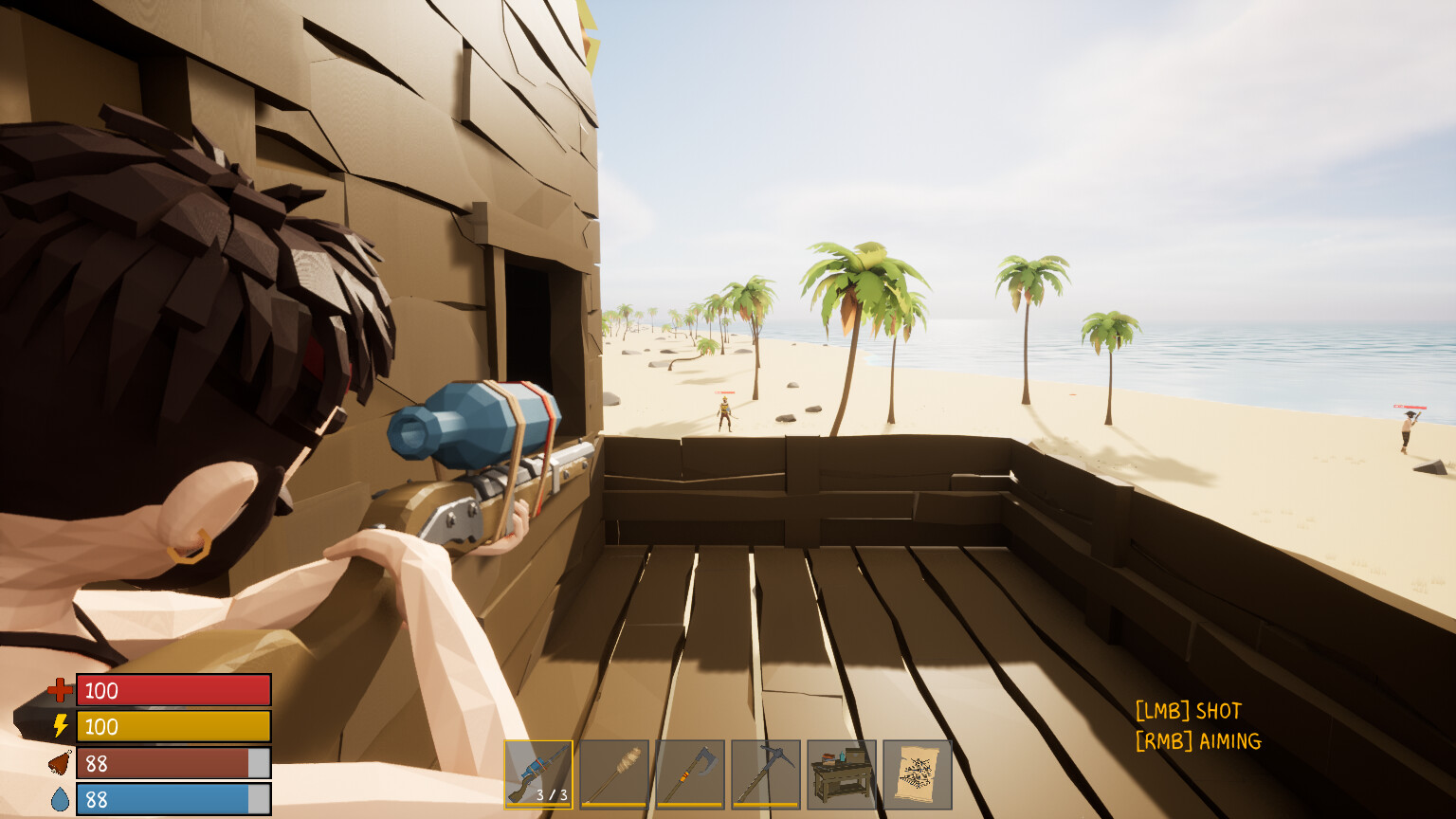1456x819 pixels.
Task: Click the drumstick food icon
Action: point(59,763)
